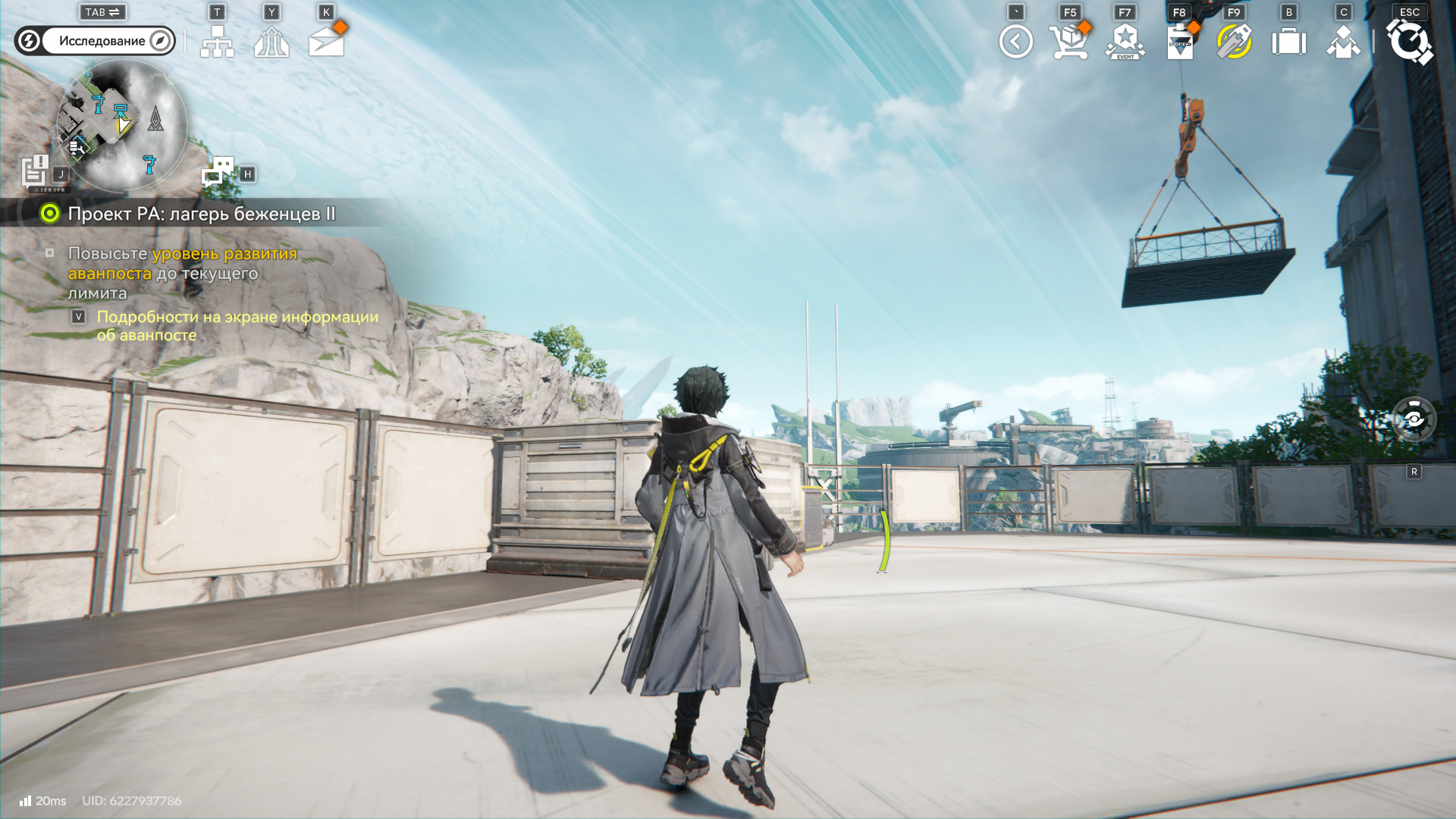Open the Endfield clipboard icon
Viewport: 1456px width, 819px height.
pyautogui.click(x=1179, y=42)
